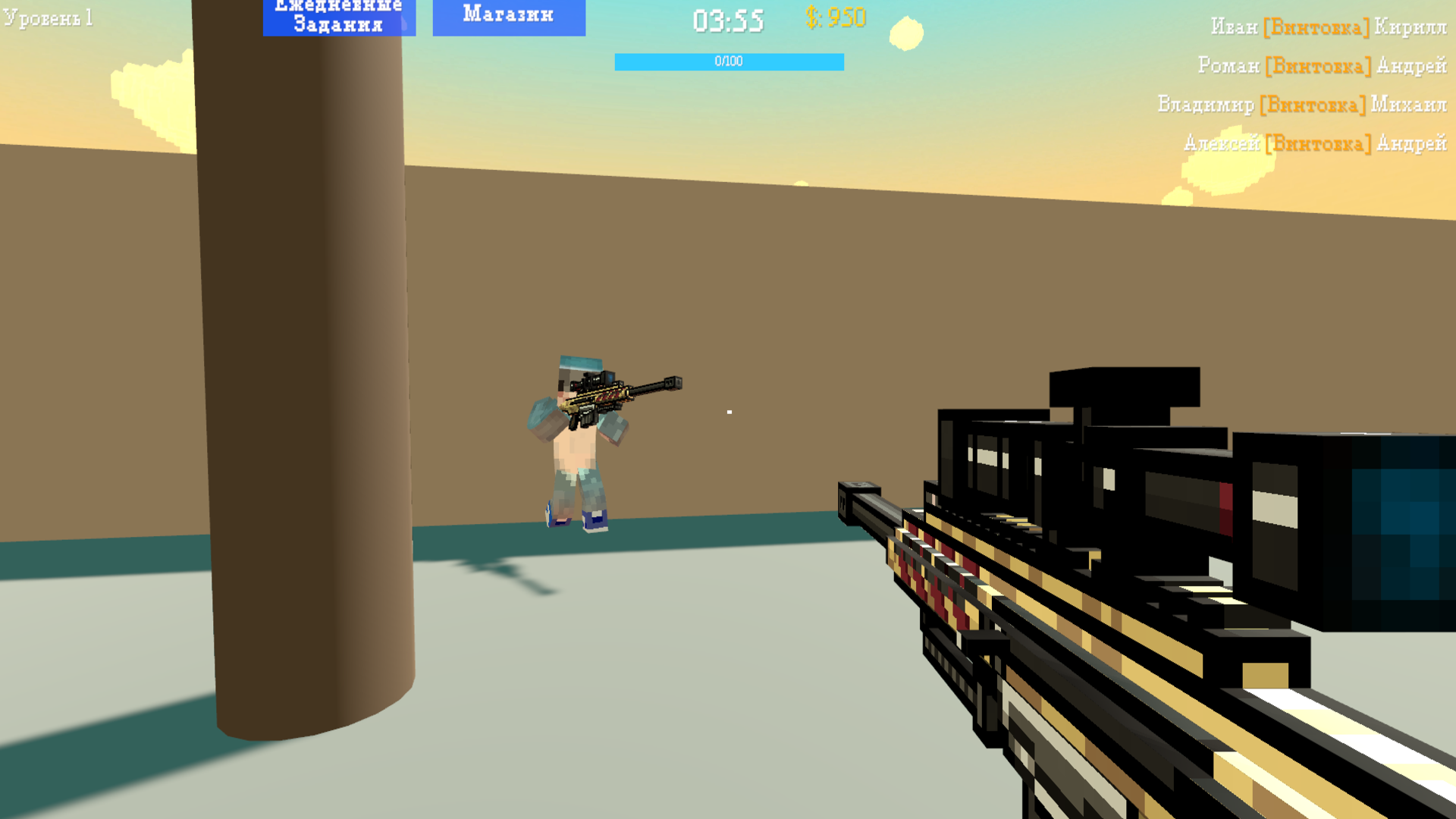
Task: Click the 0/100 progress bar
Action: (x=728, y=61)
